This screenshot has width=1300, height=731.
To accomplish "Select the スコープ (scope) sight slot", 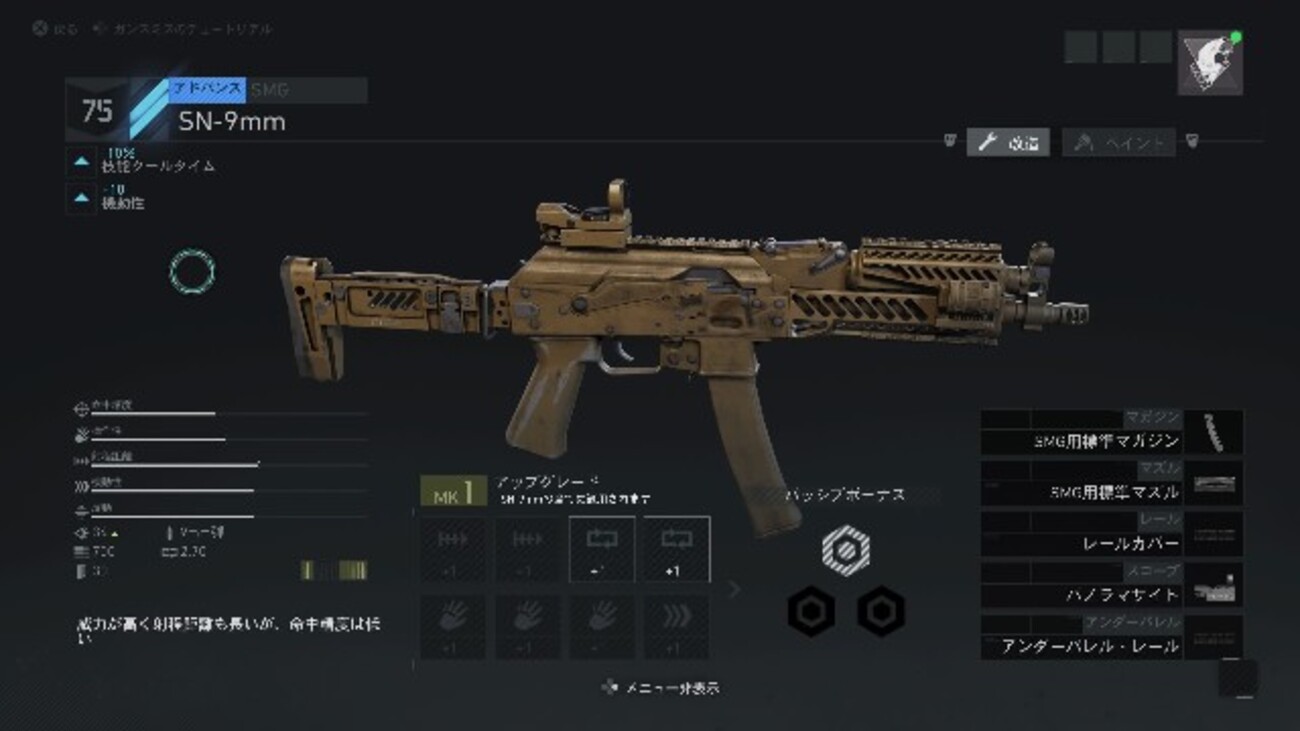I will (x=1111, y=588).
